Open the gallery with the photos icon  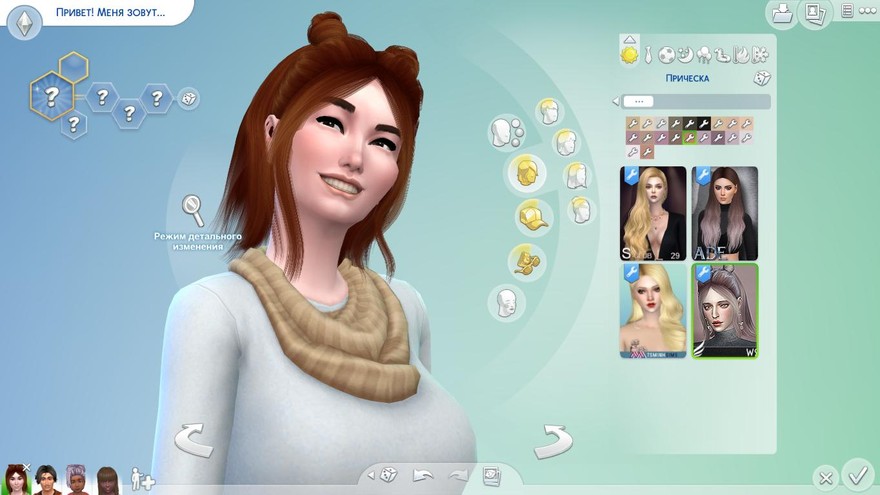point(815,13)
